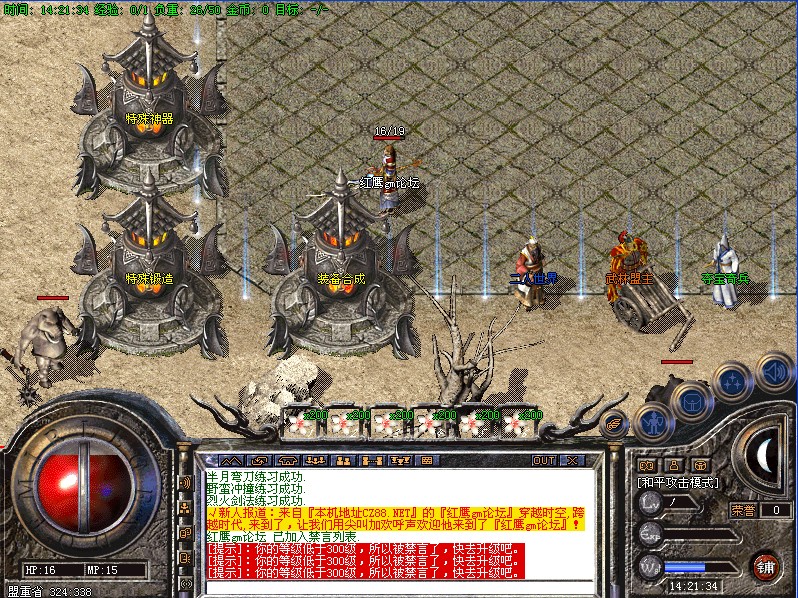Toggle the sound-wave chat channel side button
The height and width of the screenshot is (598, 798).
coord(185,483)
